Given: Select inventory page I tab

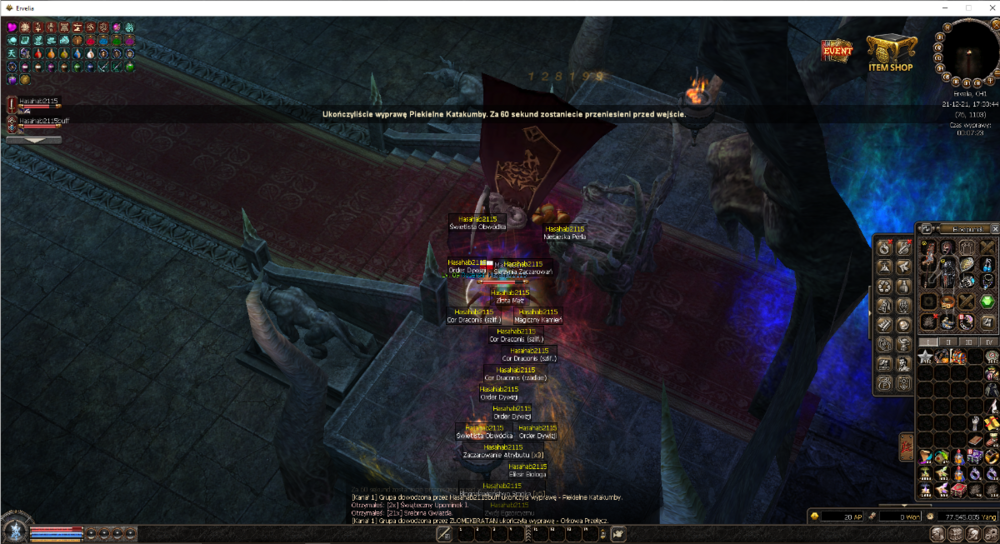Looking at the screenshot, I should (928, 342).
